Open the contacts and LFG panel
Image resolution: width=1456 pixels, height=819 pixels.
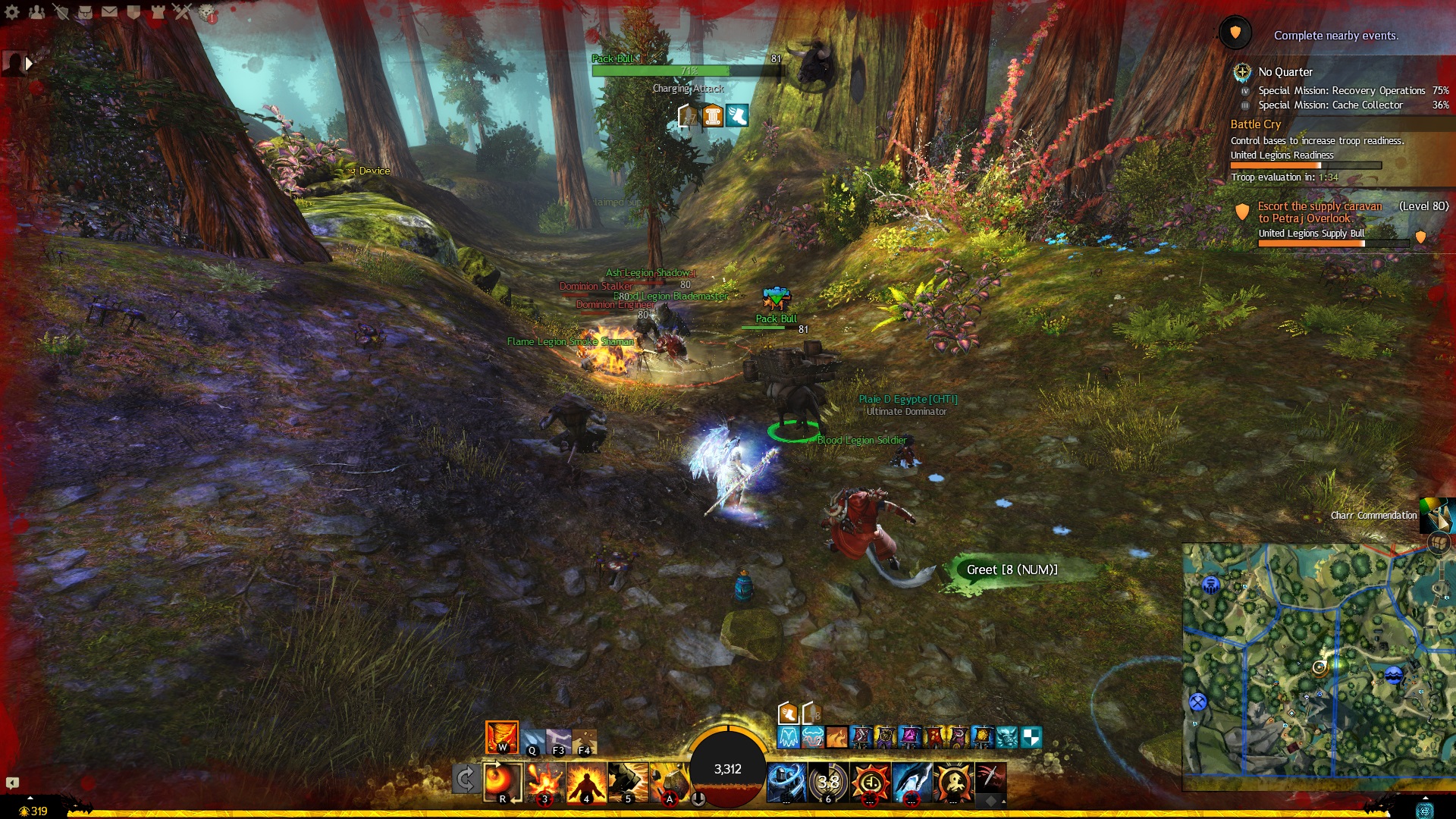coord(36,11)
